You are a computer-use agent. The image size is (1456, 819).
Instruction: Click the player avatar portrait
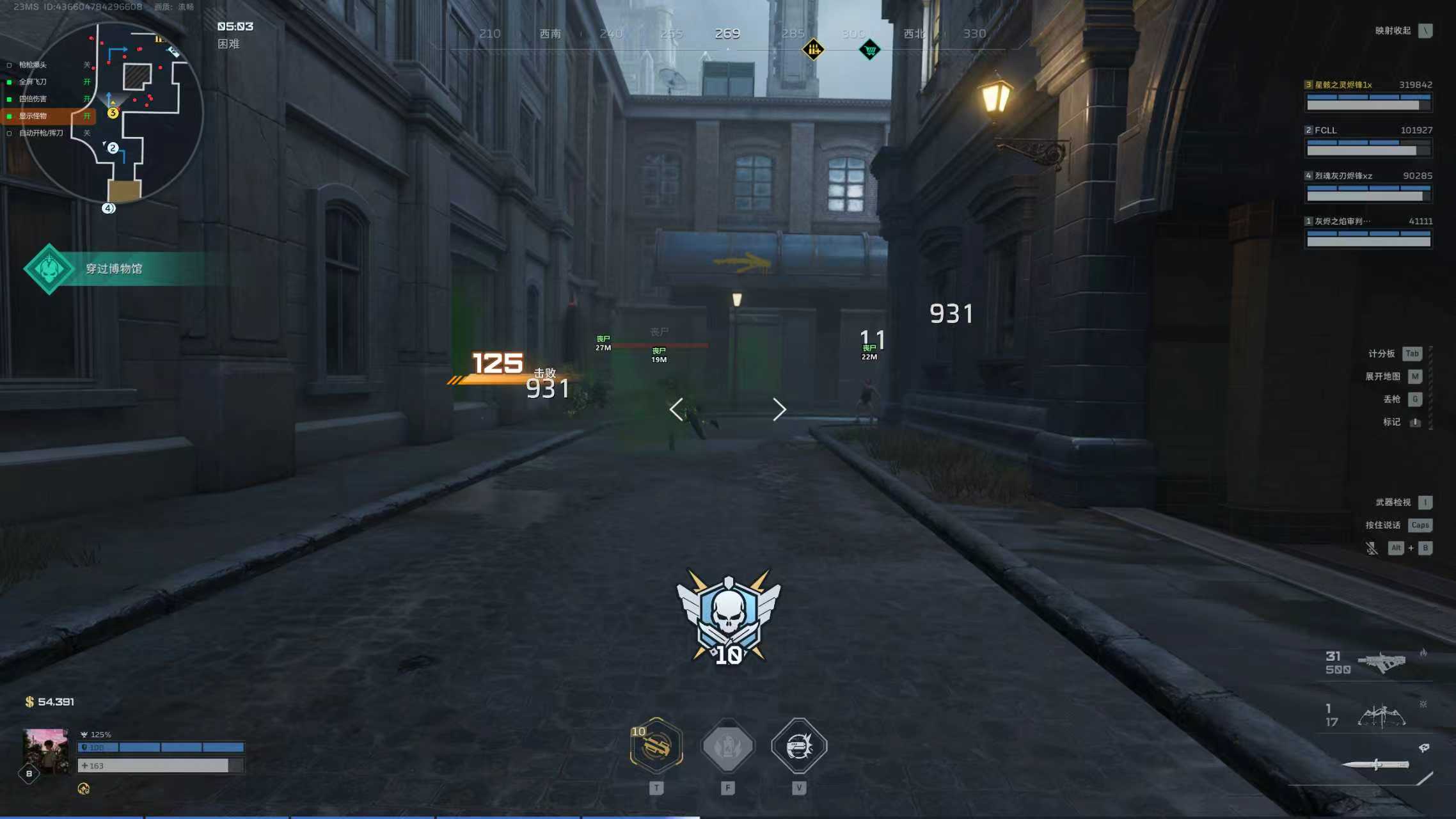45,752
